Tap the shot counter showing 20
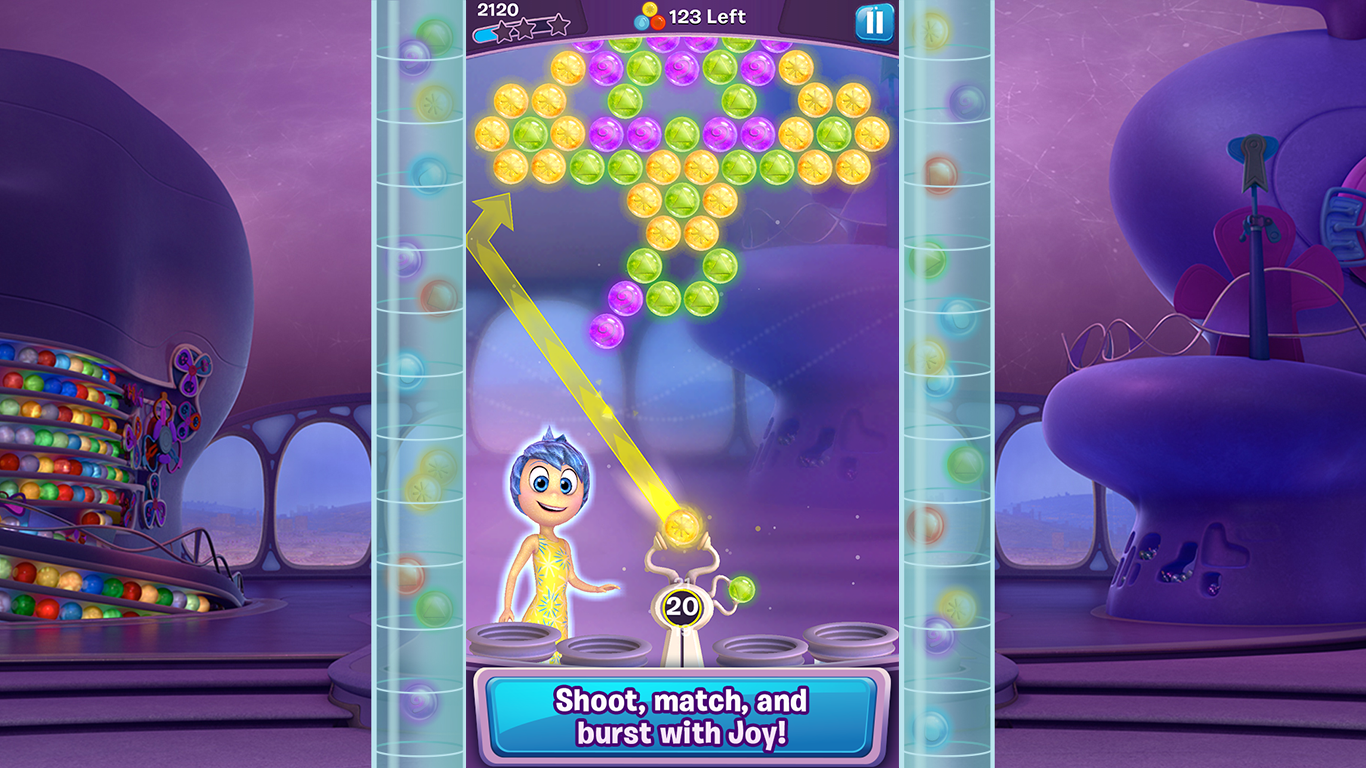 point(683,605)
